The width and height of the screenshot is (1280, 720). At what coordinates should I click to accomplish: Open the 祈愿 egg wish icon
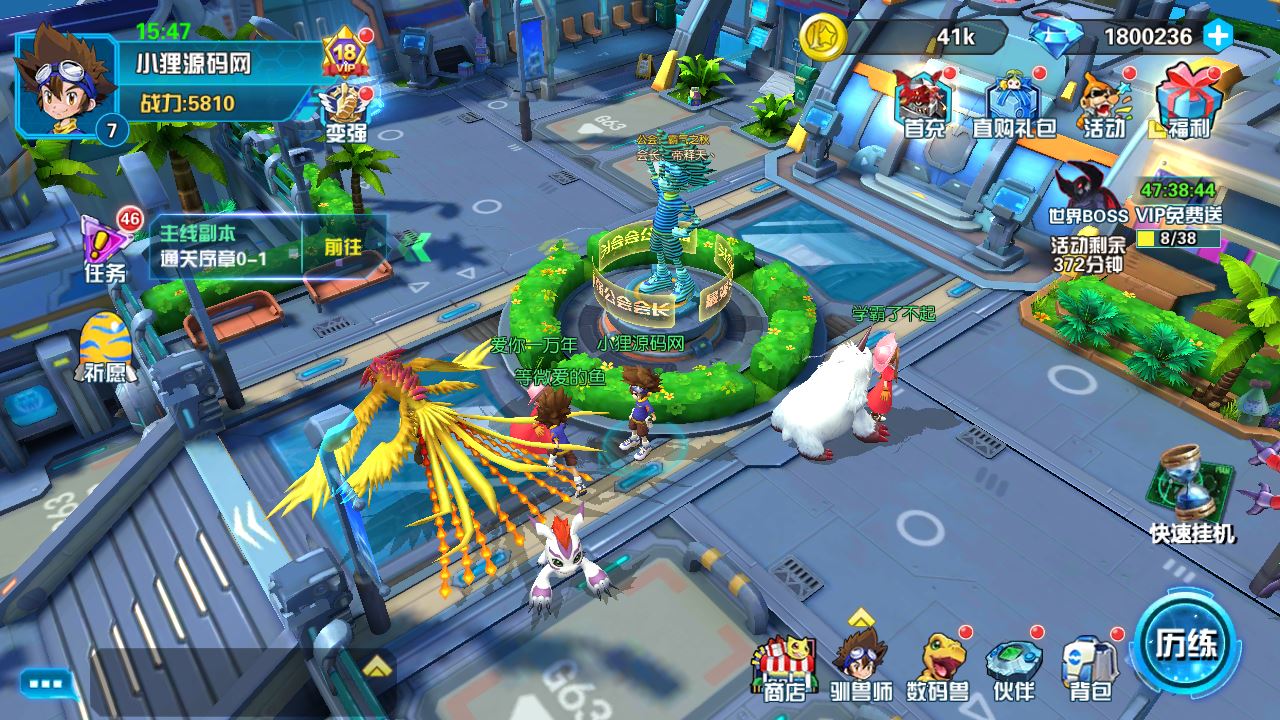pyautogui.click(x=106, y=345)
